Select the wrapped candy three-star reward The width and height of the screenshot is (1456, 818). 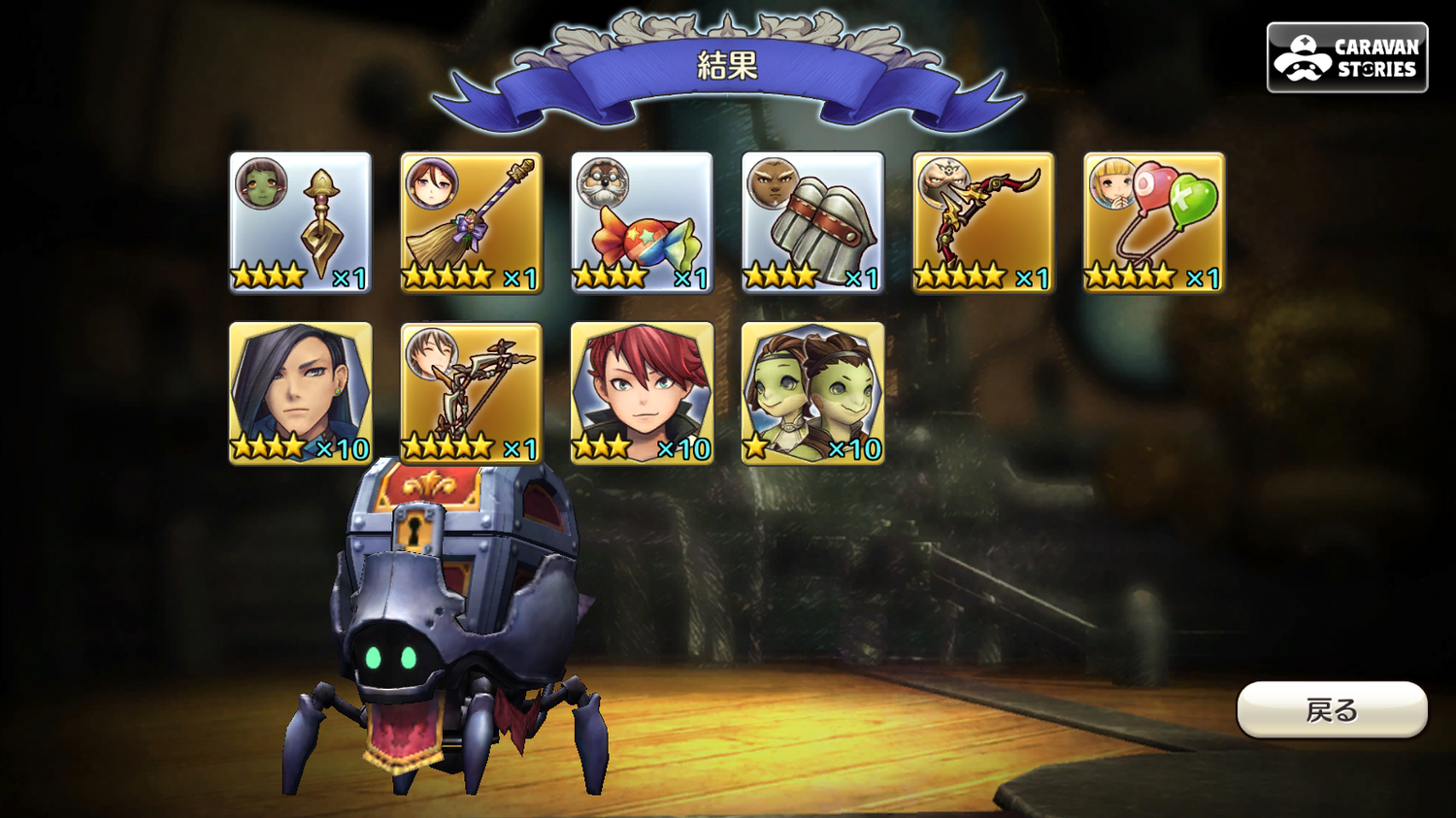click(x=643, y=222)
